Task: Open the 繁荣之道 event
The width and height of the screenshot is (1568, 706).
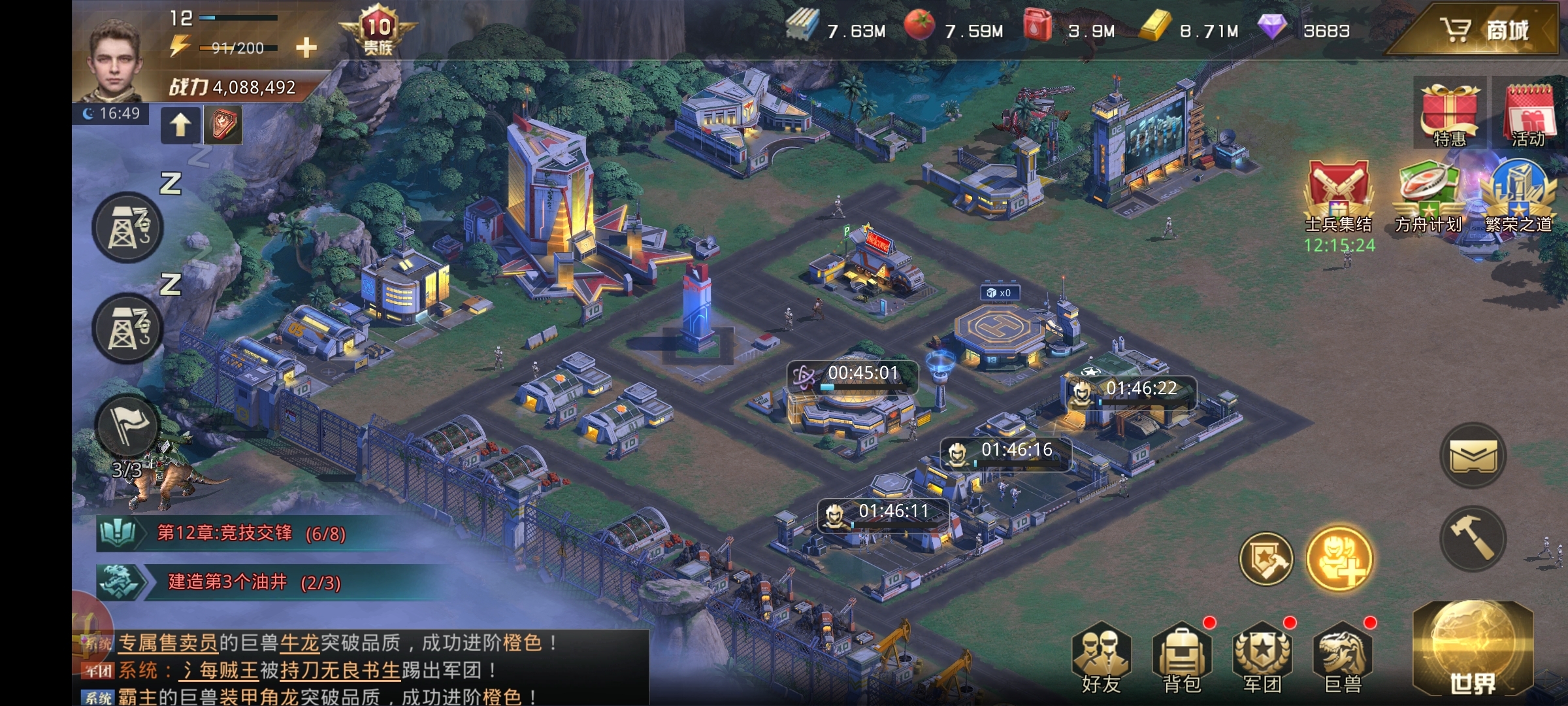Action: (x=1518, y=196)
